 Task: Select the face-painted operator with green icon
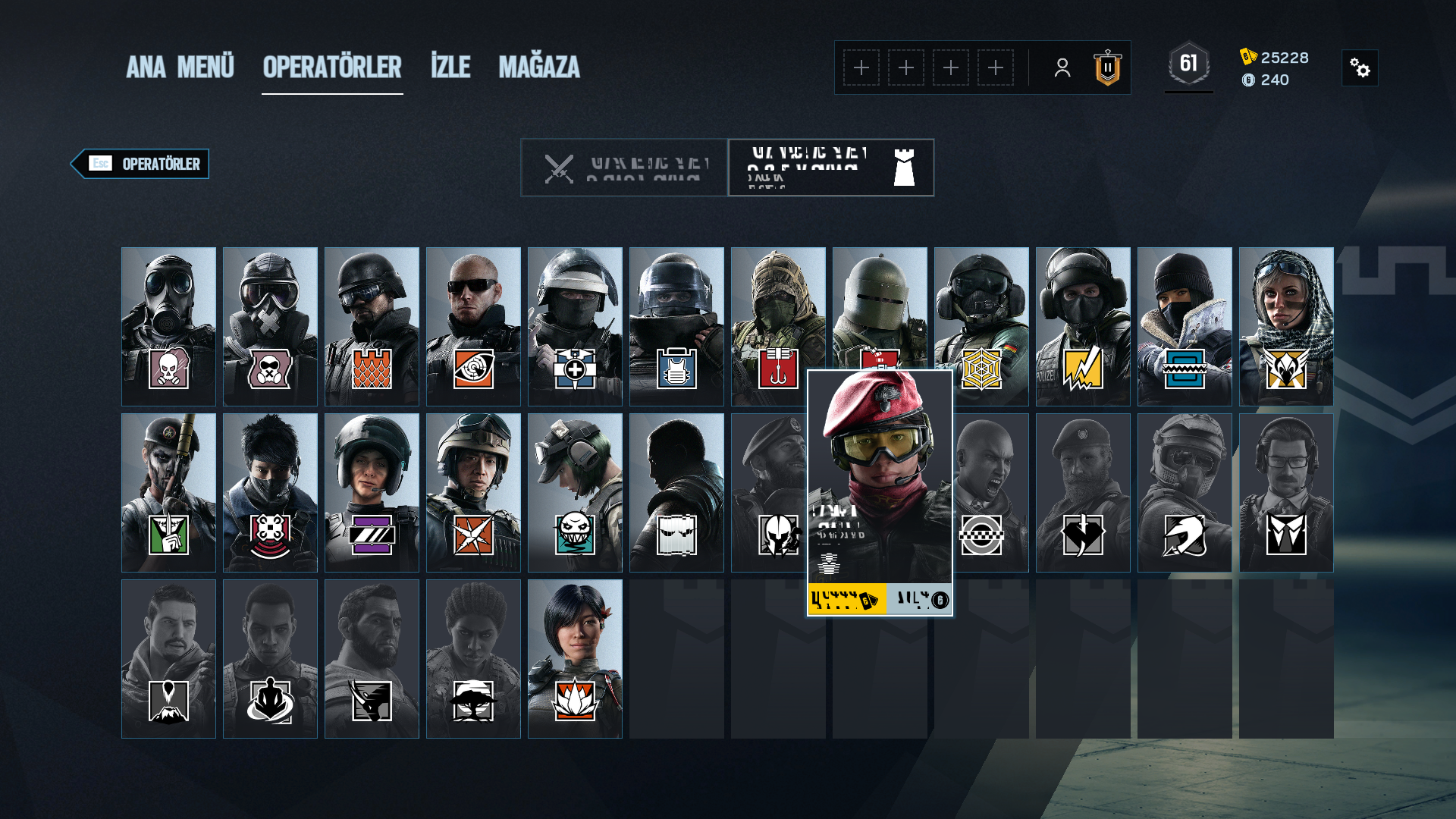click(x=168, y=492)
